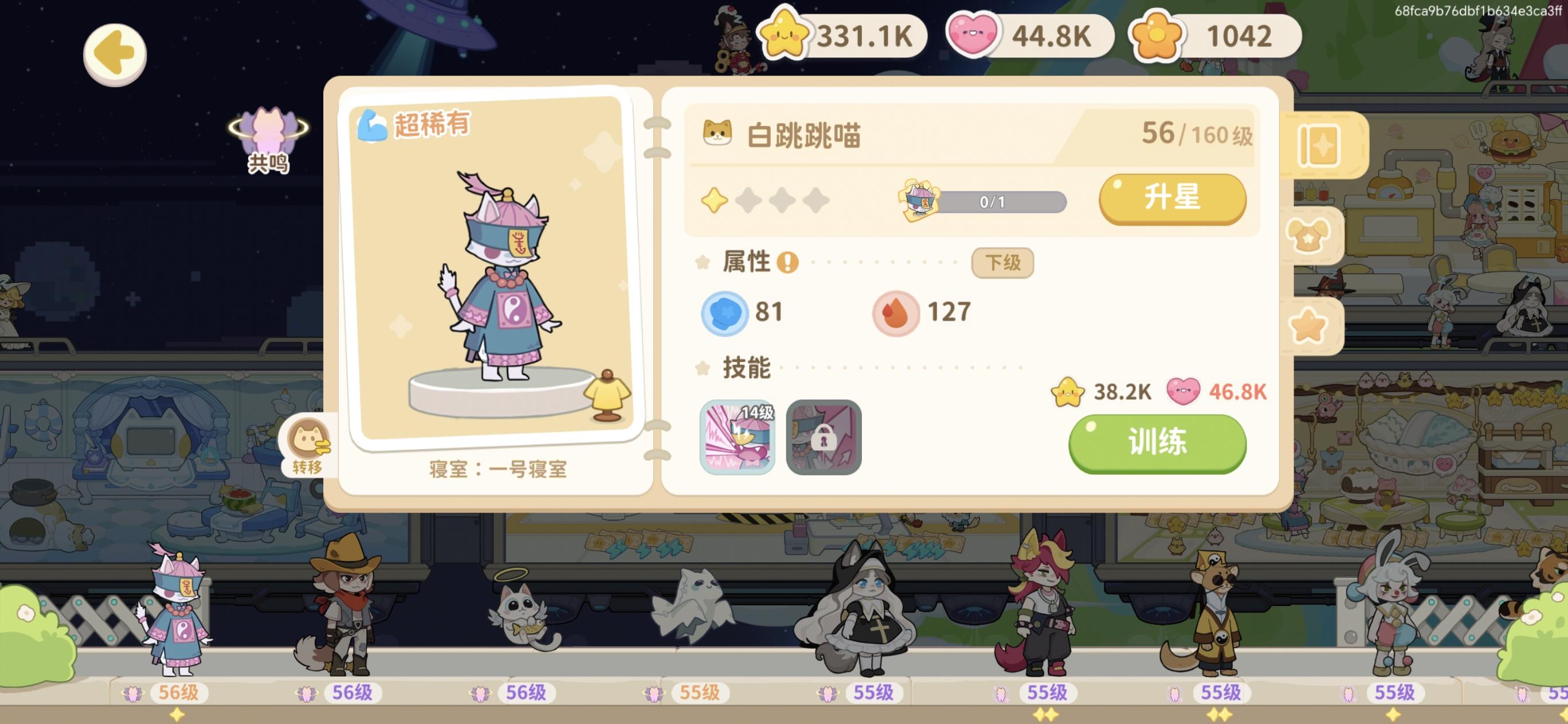Open the 下级 attribute level dropdown

(x=1002, y=263)
